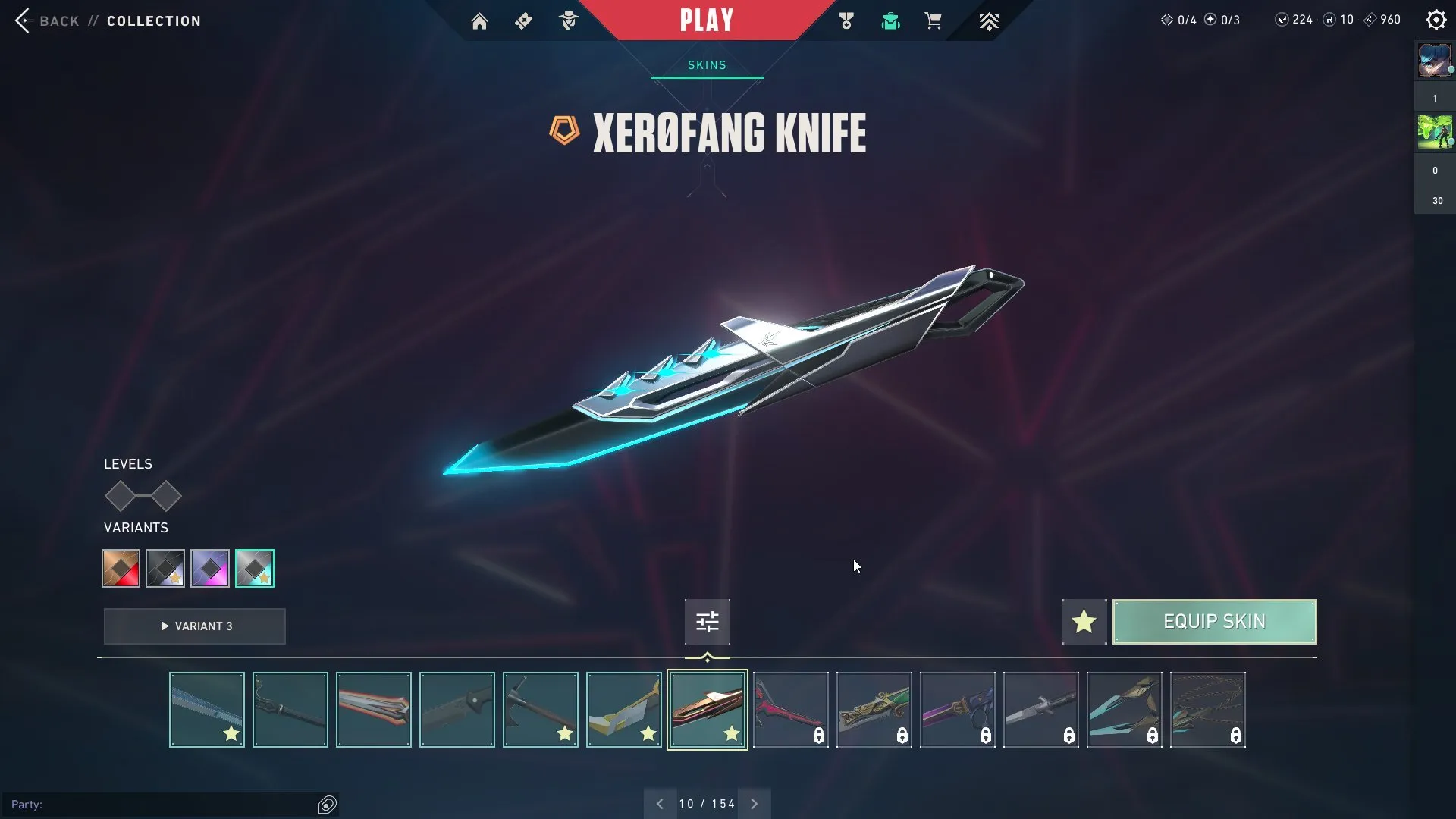The height and width of the screenshot is (819, 1456).
Task: Expand the Variant 3 selector
Action: click(194, 626)
